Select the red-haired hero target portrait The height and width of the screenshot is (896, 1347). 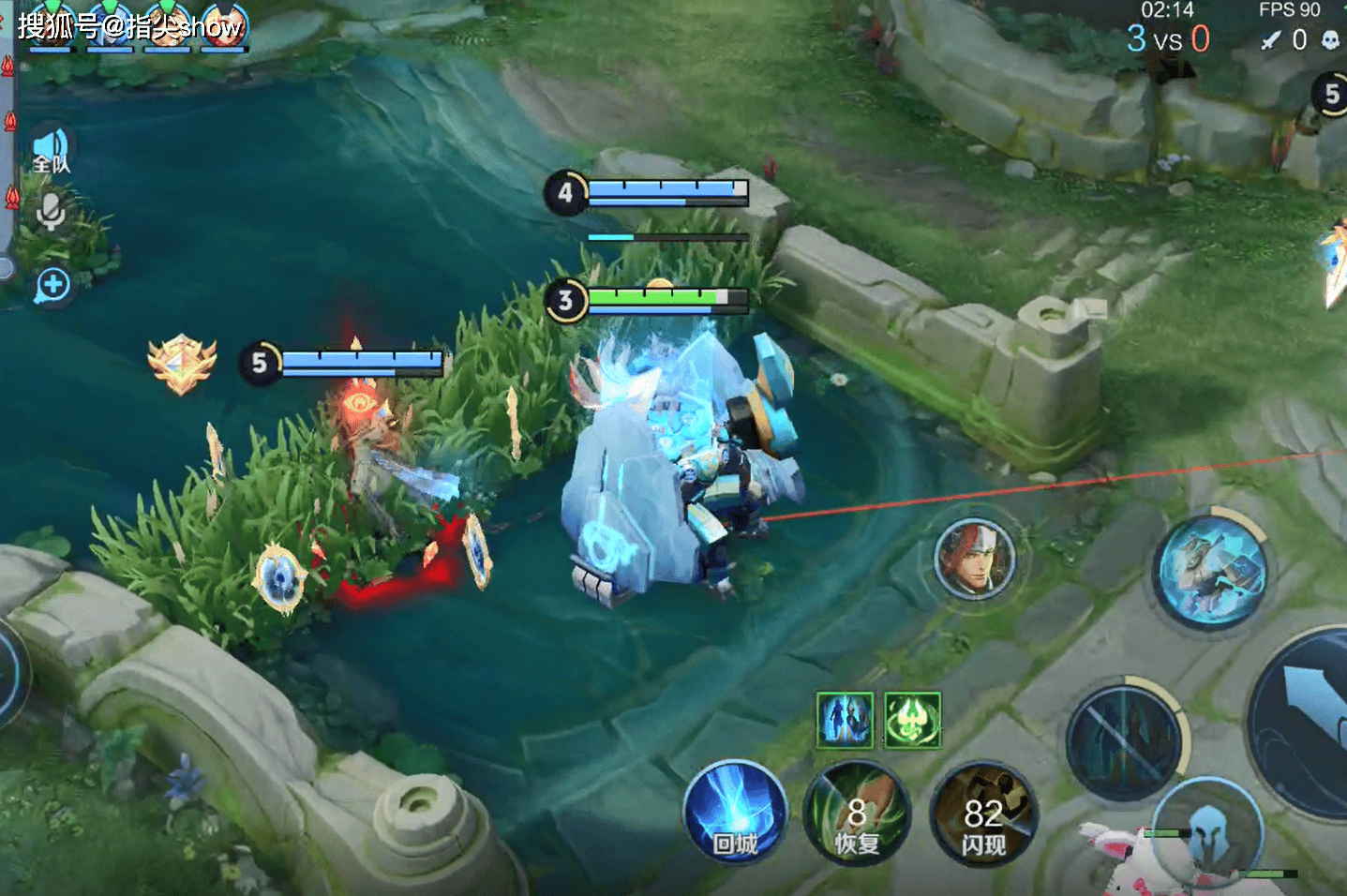(x=975, y=560)
